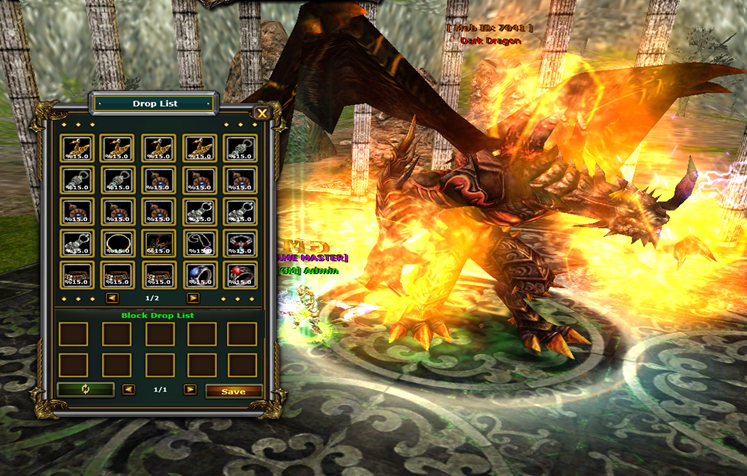Image resolution: width=747 pixels, height=476 pixels.
Task: Select the gold necklace drop item
Action: coord(116,243)
